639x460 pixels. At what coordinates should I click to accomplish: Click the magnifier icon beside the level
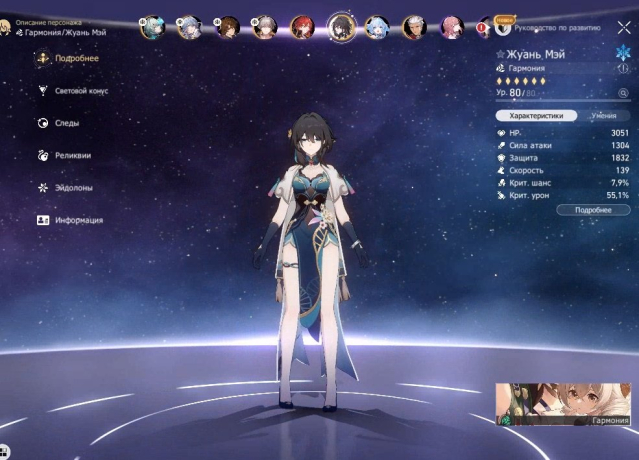click(624, 93)
